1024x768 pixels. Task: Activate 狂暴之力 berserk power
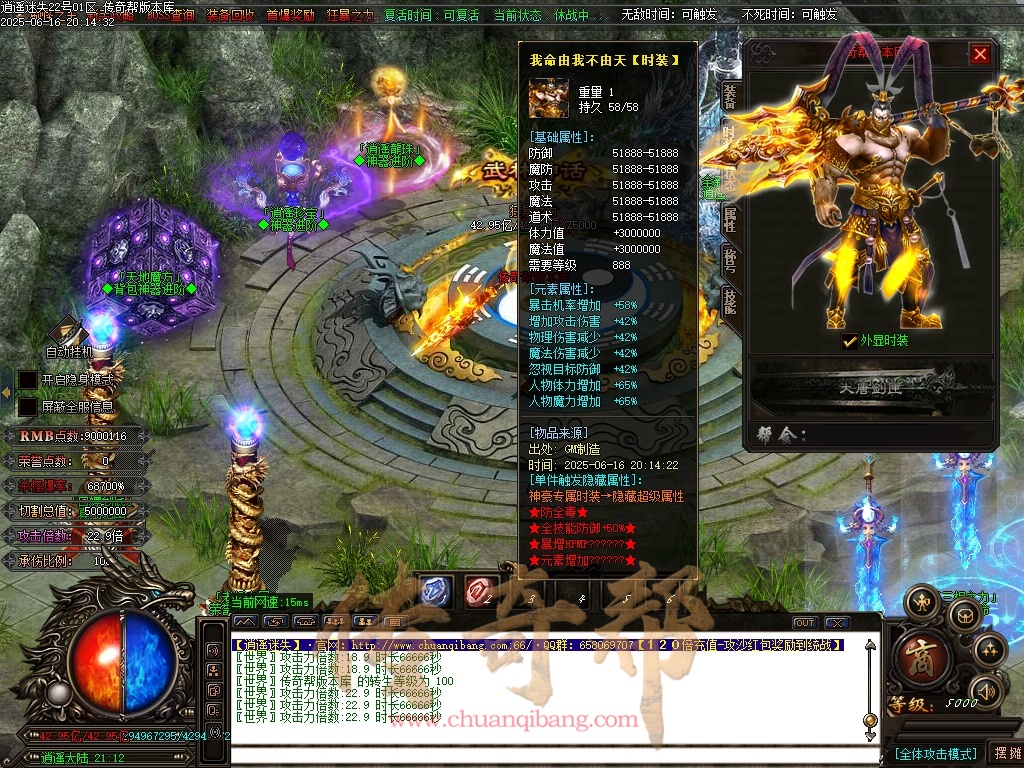coord(350,15)
